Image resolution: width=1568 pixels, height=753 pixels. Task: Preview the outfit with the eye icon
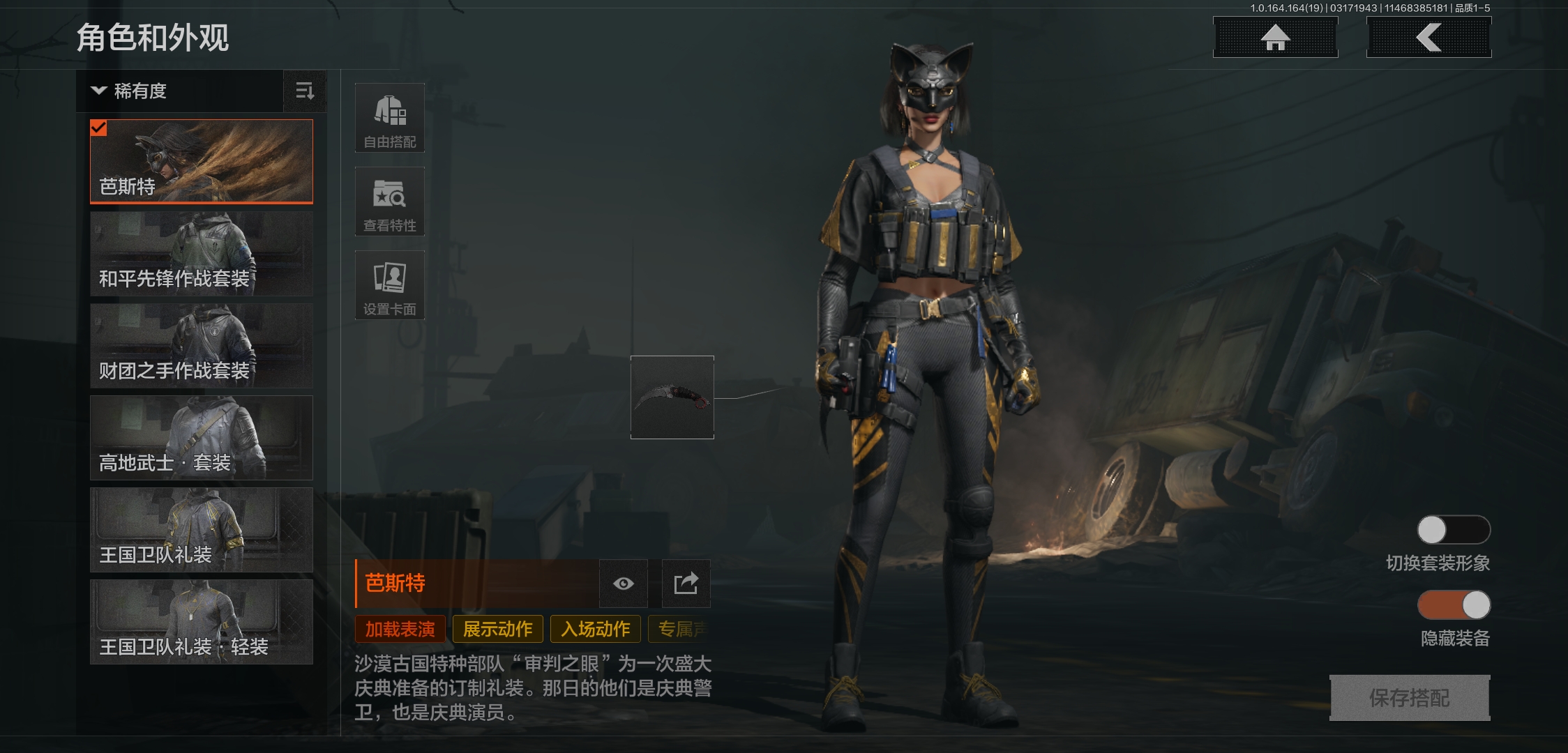point(624,584)
